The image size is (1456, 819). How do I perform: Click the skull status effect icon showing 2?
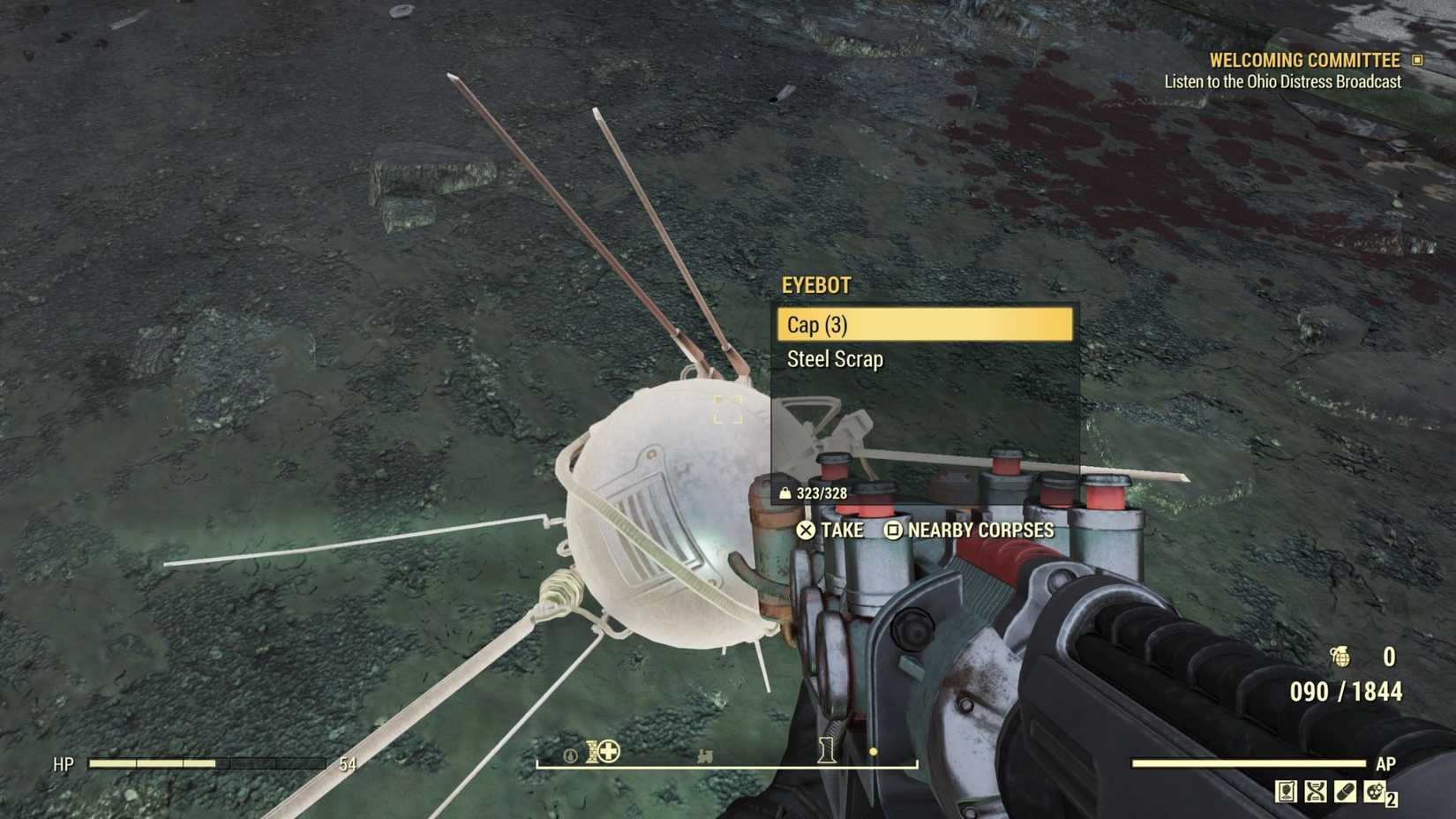(x=1374, y=792)
